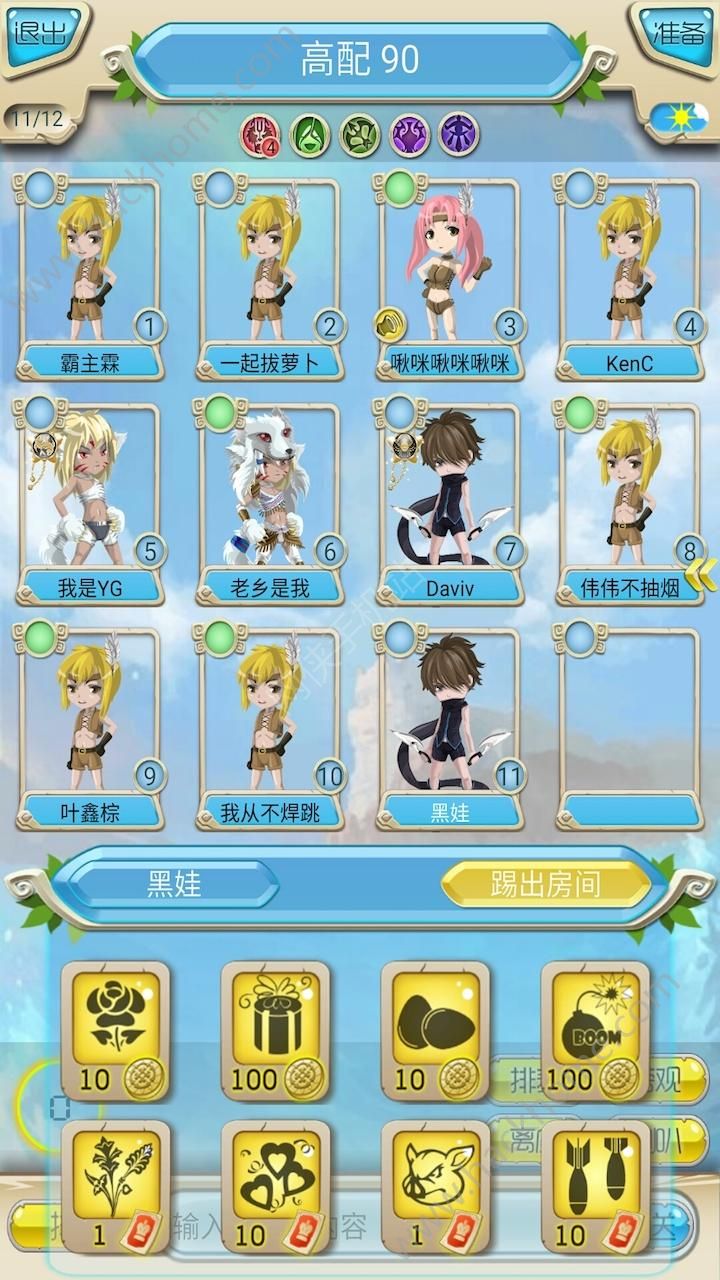This screenshot has height=1280, width=720.
Task: Throw the eggs item
Action: point(435,1025)
